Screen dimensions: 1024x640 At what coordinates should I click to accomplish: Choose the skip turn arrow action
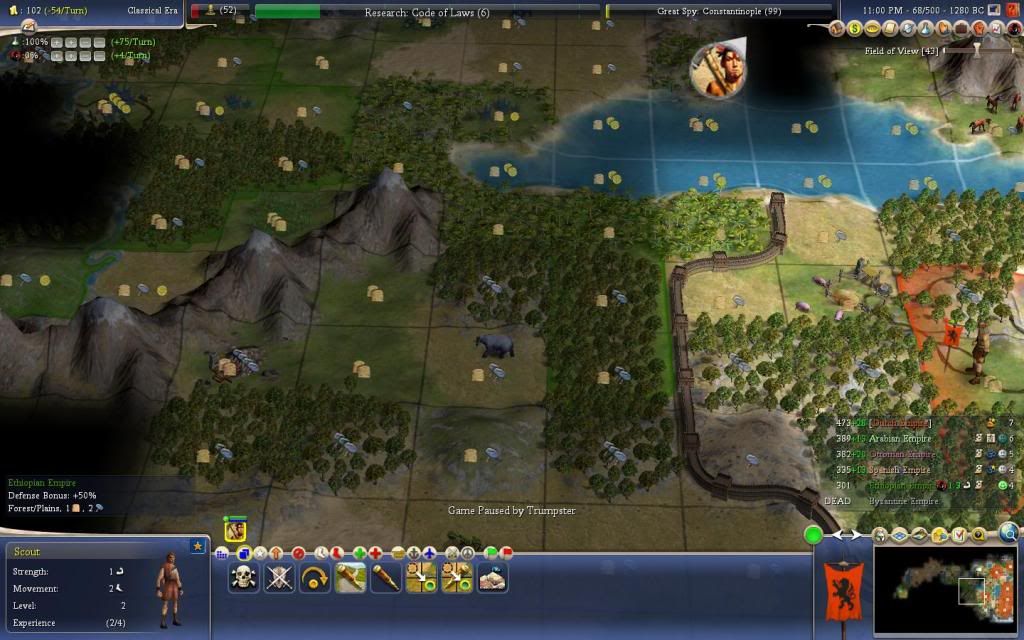click(315, 576)
